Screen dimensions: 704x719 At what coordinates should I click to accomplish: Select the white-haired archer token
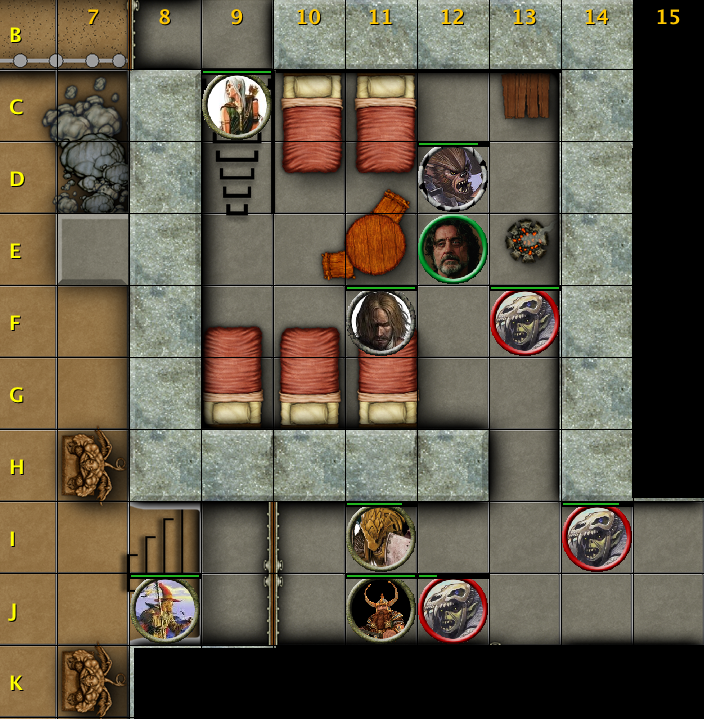click(237, 106)
